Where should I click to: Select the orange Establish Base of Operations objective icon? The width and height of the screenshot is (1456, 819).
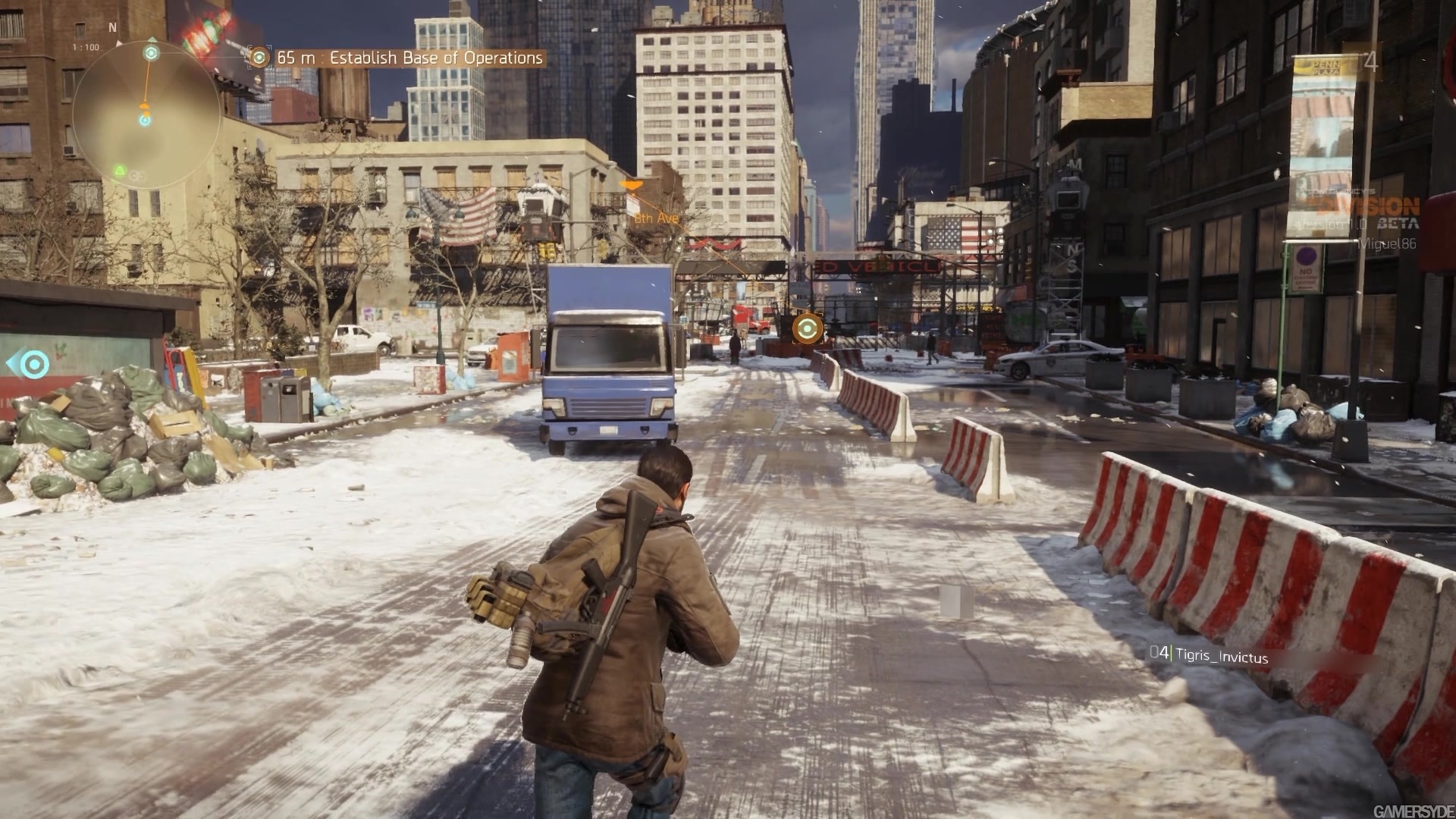(260, 57)
